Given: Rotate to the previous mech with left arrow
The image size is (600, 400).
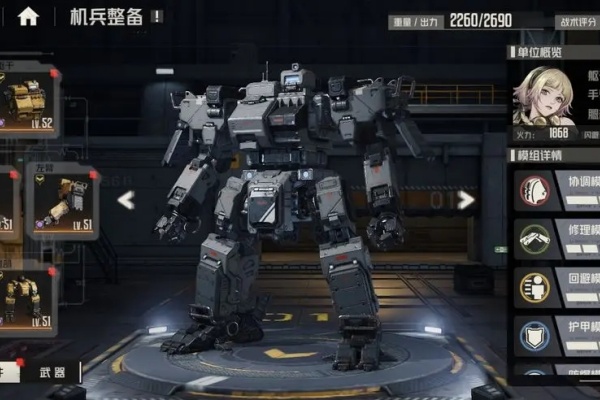Looking at the screenshot, I should click(126, 200).
